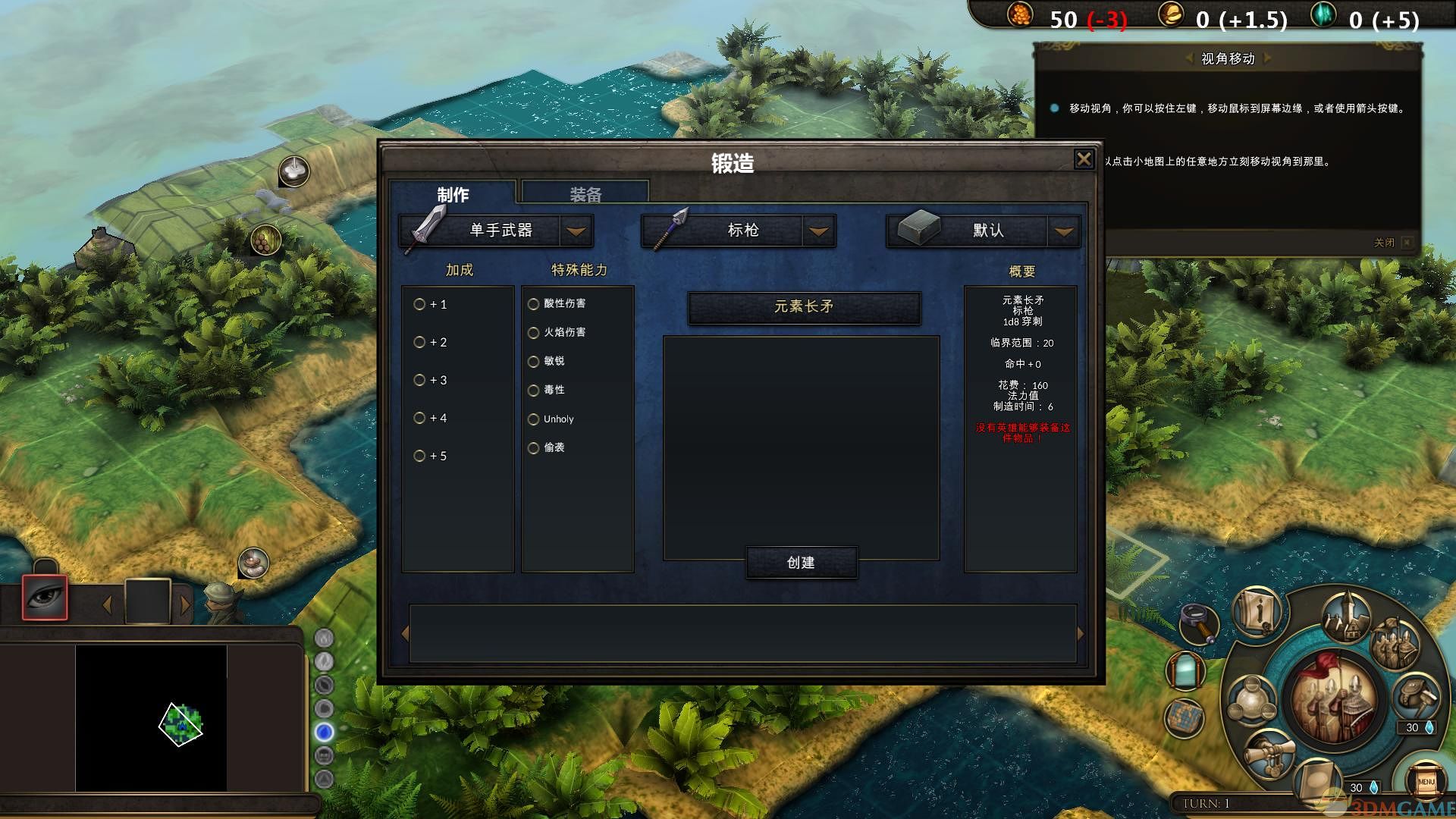Select the +3 enchantment bonus

click(419, 380)
